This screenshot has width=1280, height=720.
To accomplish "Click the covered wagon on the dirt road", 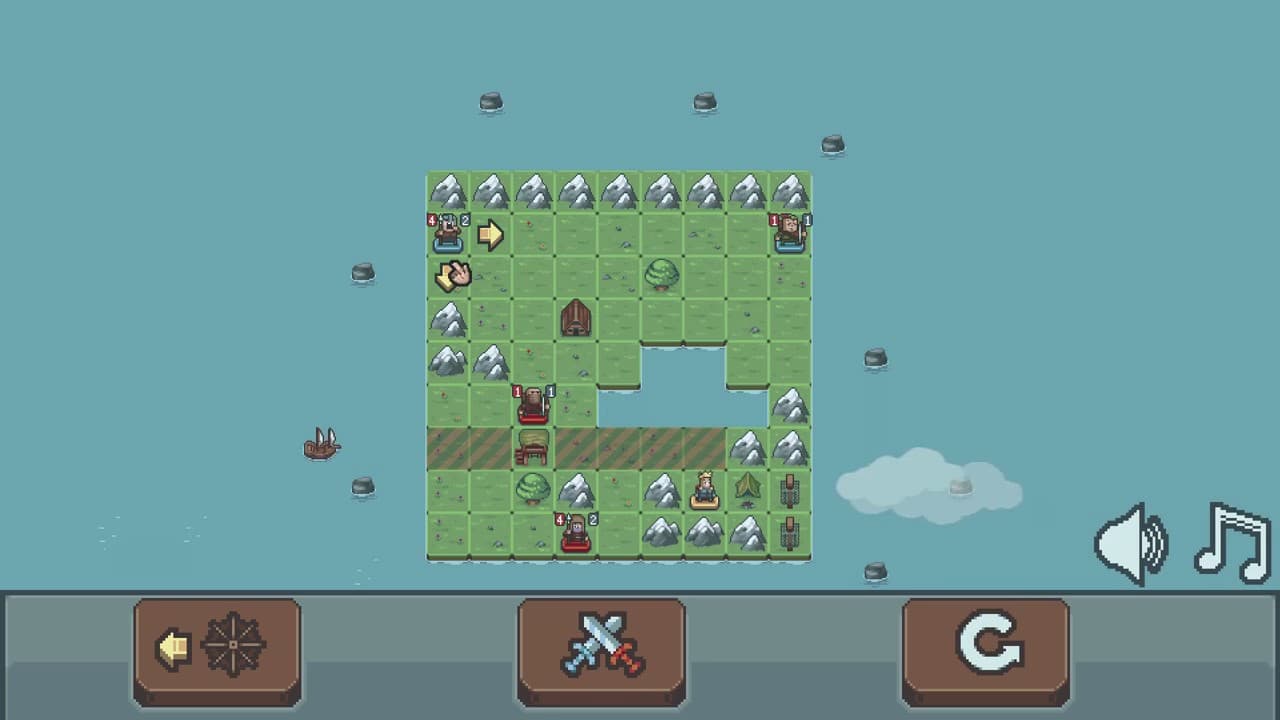I will click(531, 449).
